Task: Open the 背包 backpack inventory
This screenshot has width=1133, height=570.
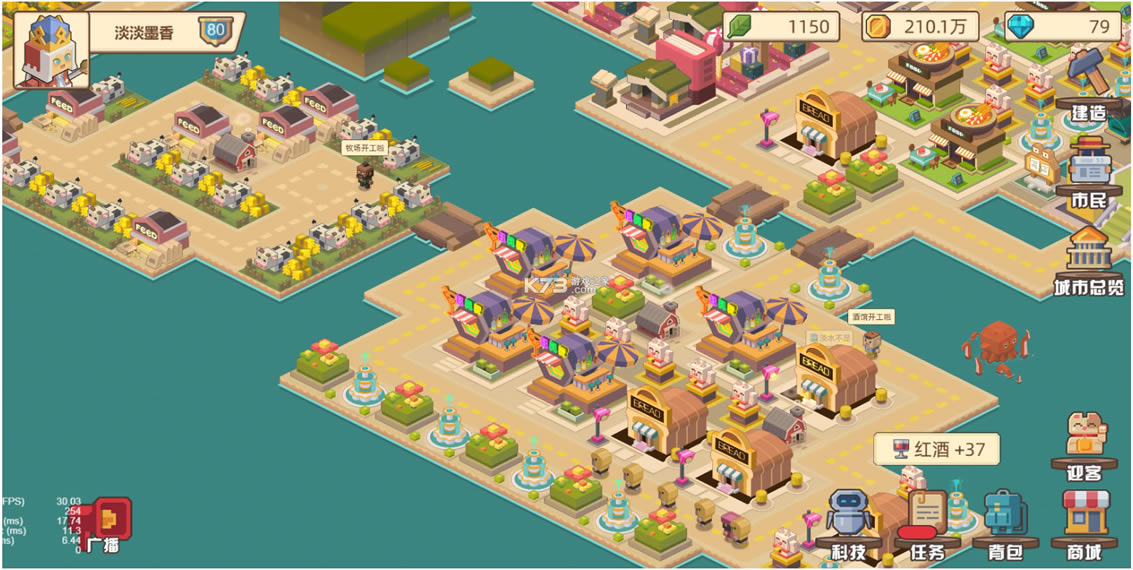Action: [x=1003, y=524]
